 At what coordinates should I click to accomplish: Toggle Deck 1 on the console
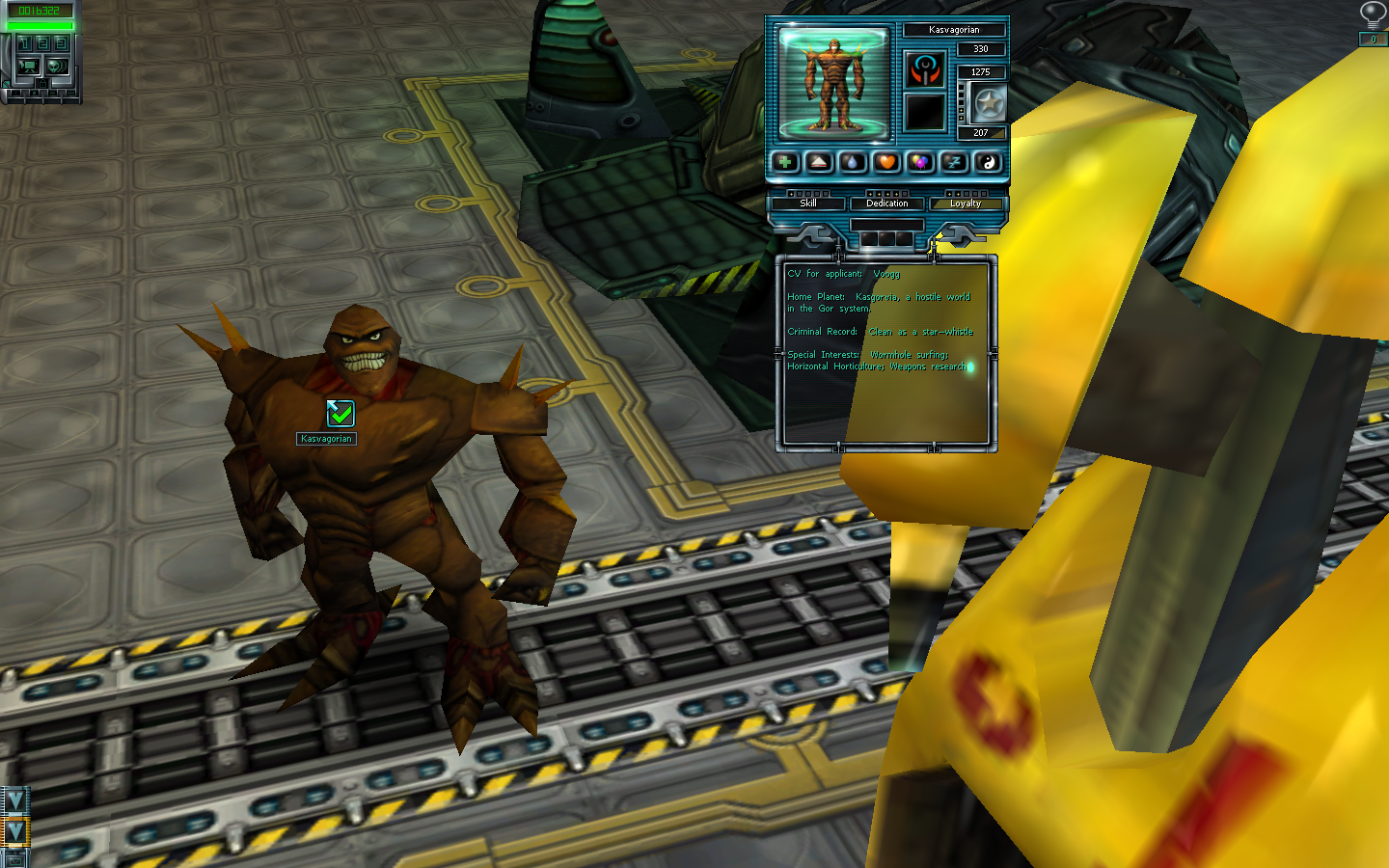point(25,43)
